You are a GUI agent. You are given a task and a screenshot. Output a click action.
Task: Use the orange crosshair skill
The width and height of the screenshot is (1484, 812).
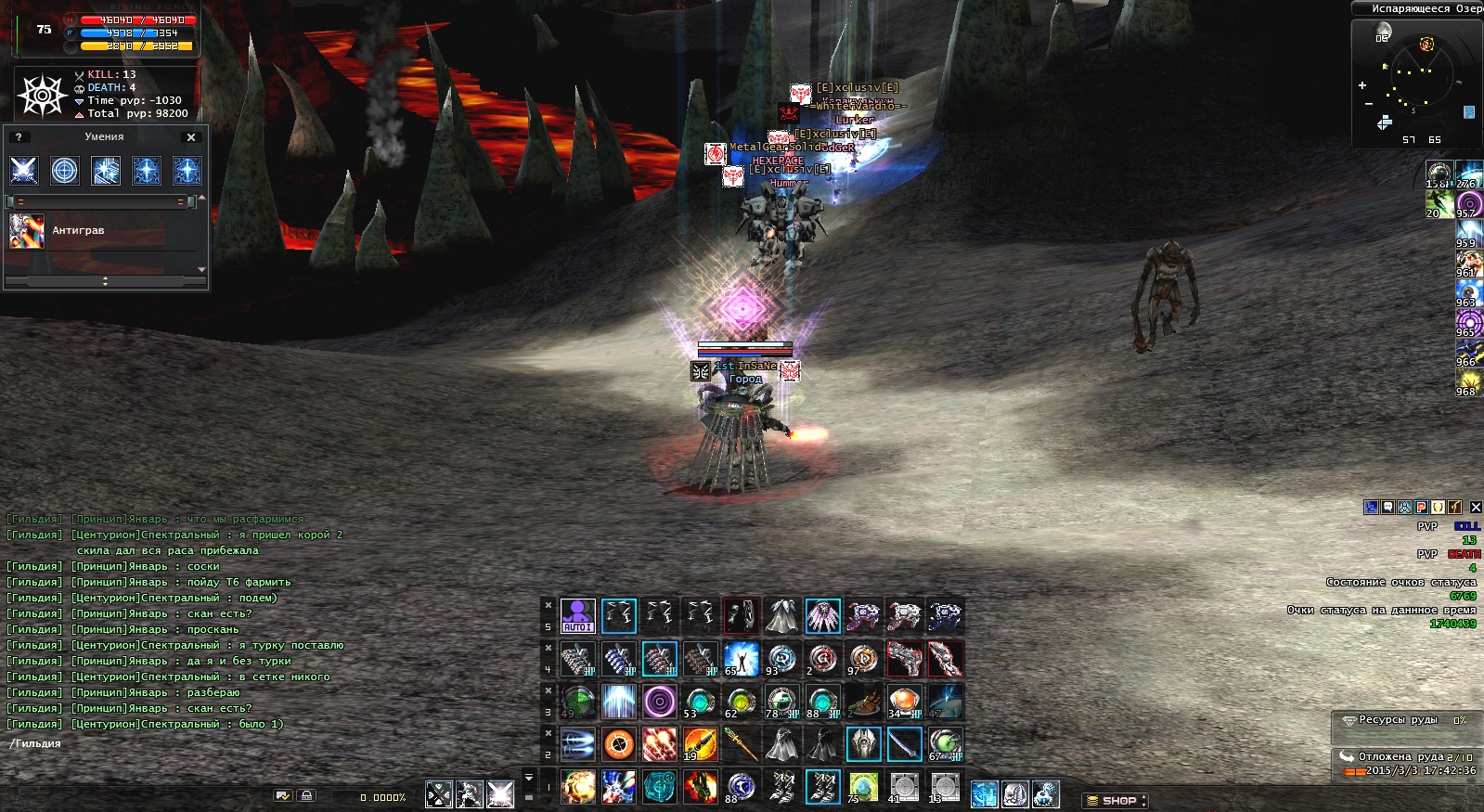[x=618, y=744]
